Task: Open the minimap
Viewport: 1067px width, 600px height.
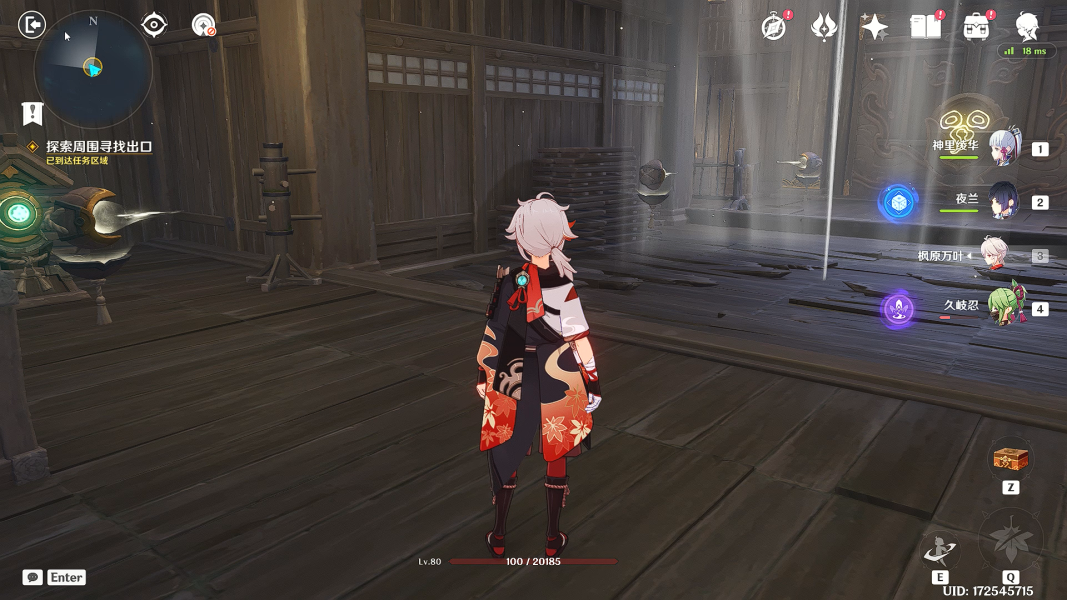Action: click(x=93, y=67)
